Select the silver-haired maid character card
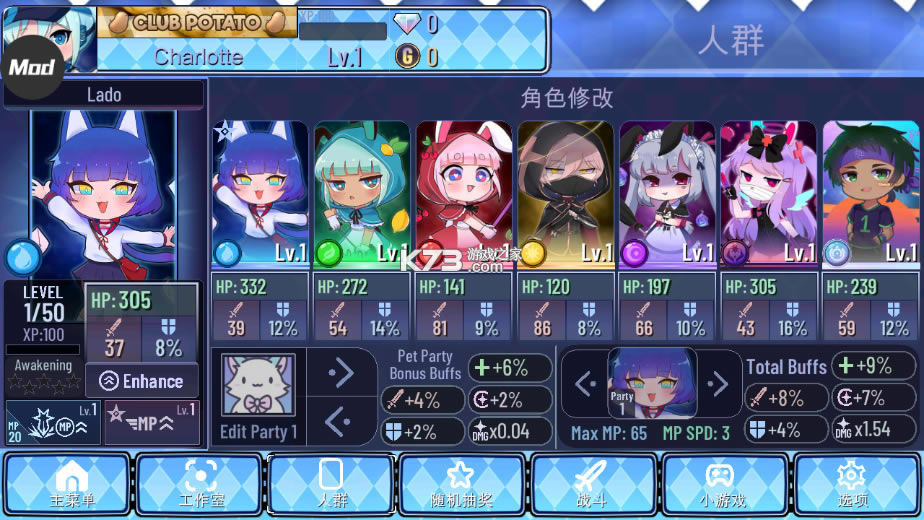This screenshot has width=924, height=520. [x=667, y=195]
